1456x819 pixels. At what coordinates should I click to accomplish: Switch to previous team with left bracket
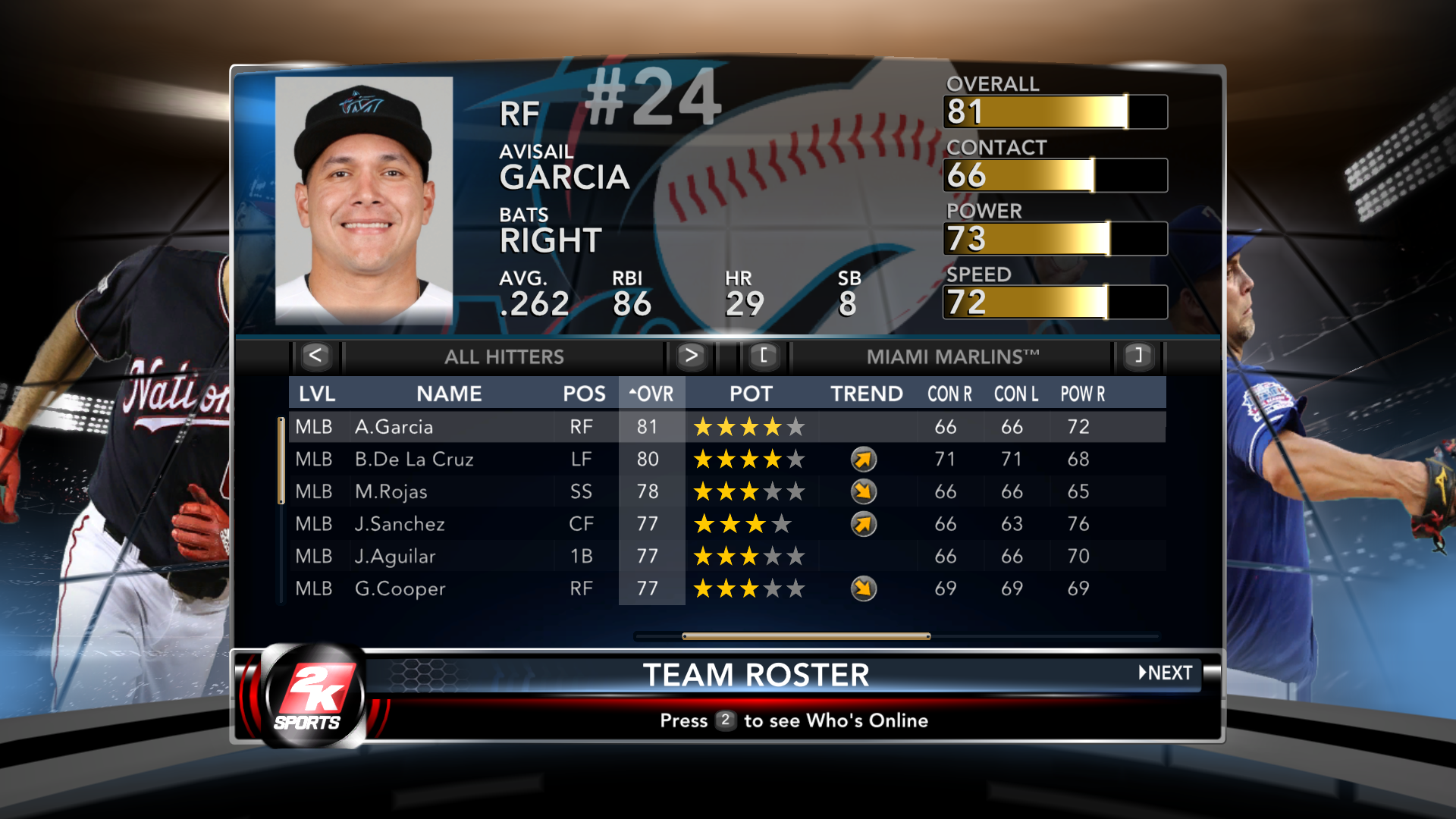click(x=764, y=356)
